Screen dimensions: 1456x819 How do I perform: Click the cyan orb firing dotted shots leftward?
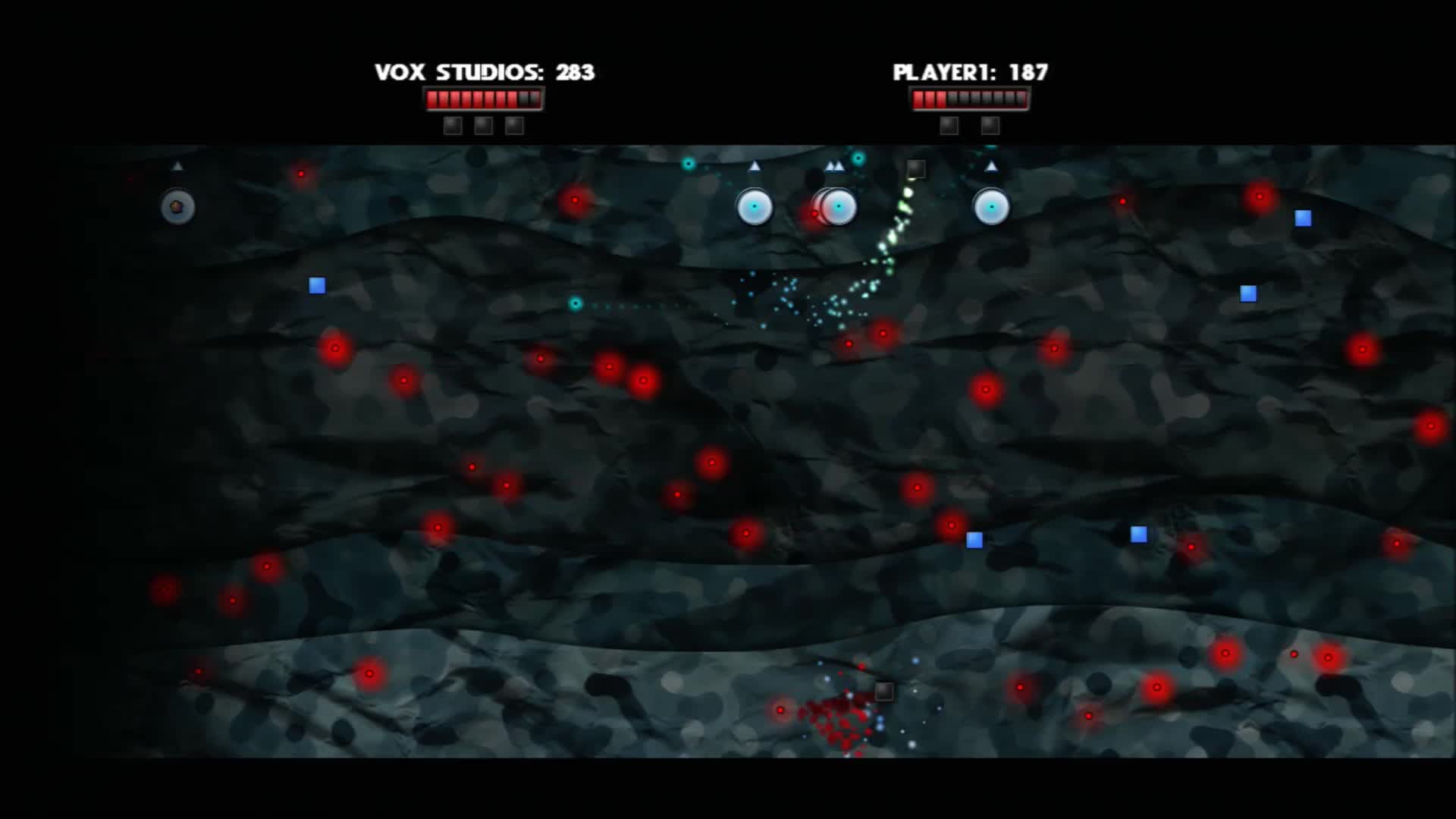pos(574,305)
